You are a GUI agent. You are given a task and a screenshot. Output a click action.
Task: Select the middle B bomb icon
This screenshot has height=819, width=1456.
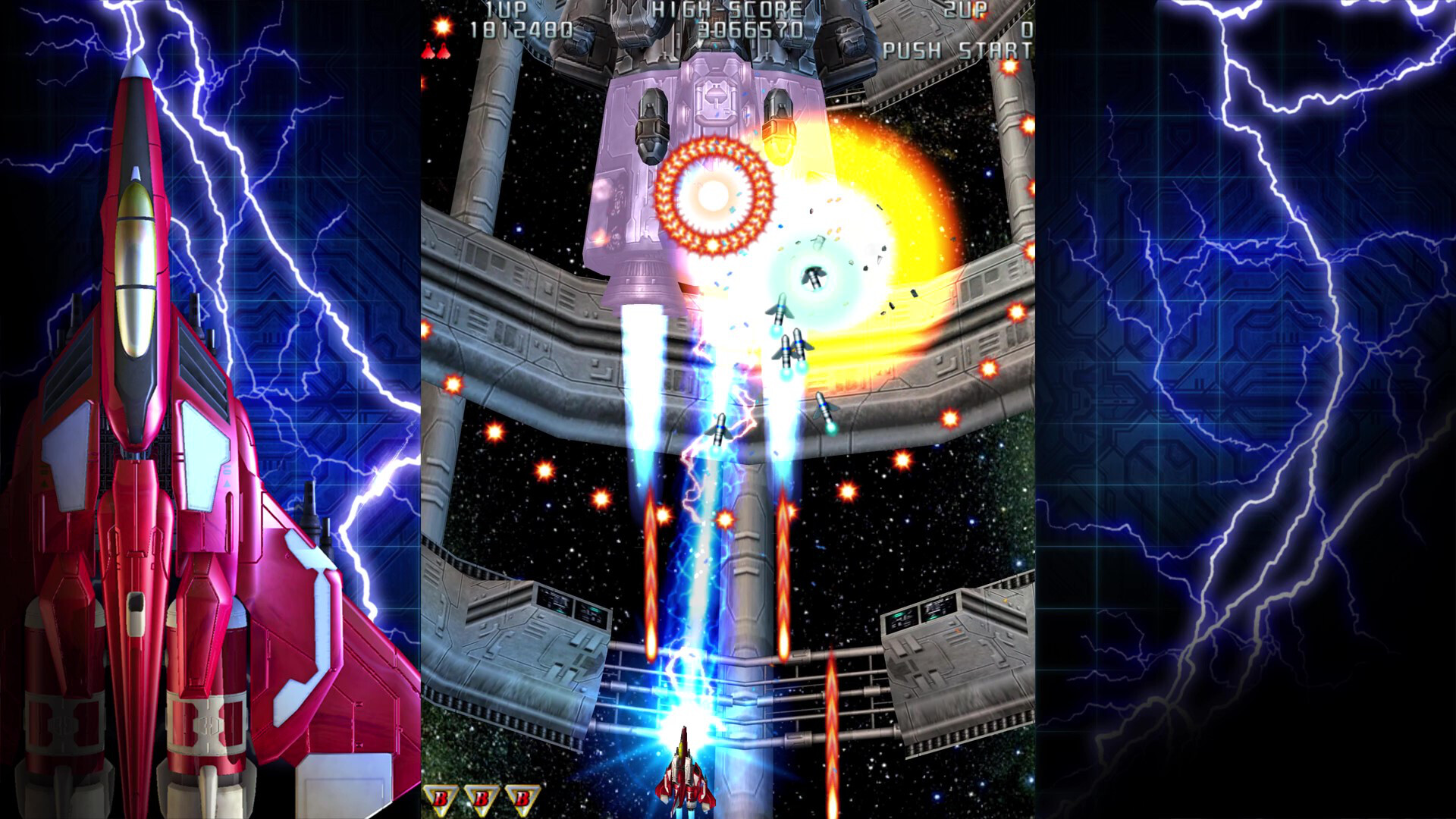tap(481, 798)
